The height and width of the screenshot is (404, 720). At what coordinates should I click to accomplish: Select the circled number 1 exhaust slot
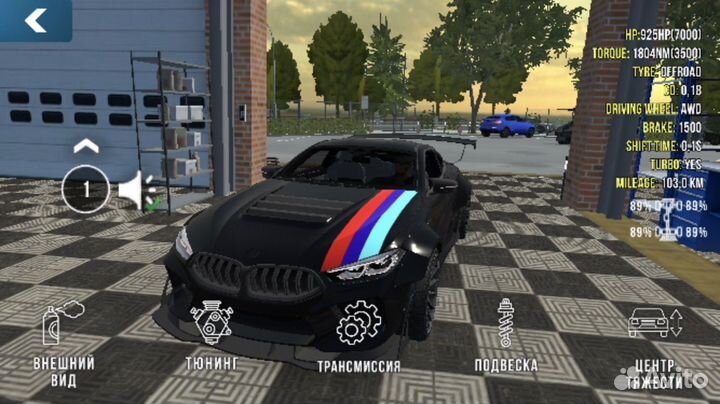(x=86, y=188)
